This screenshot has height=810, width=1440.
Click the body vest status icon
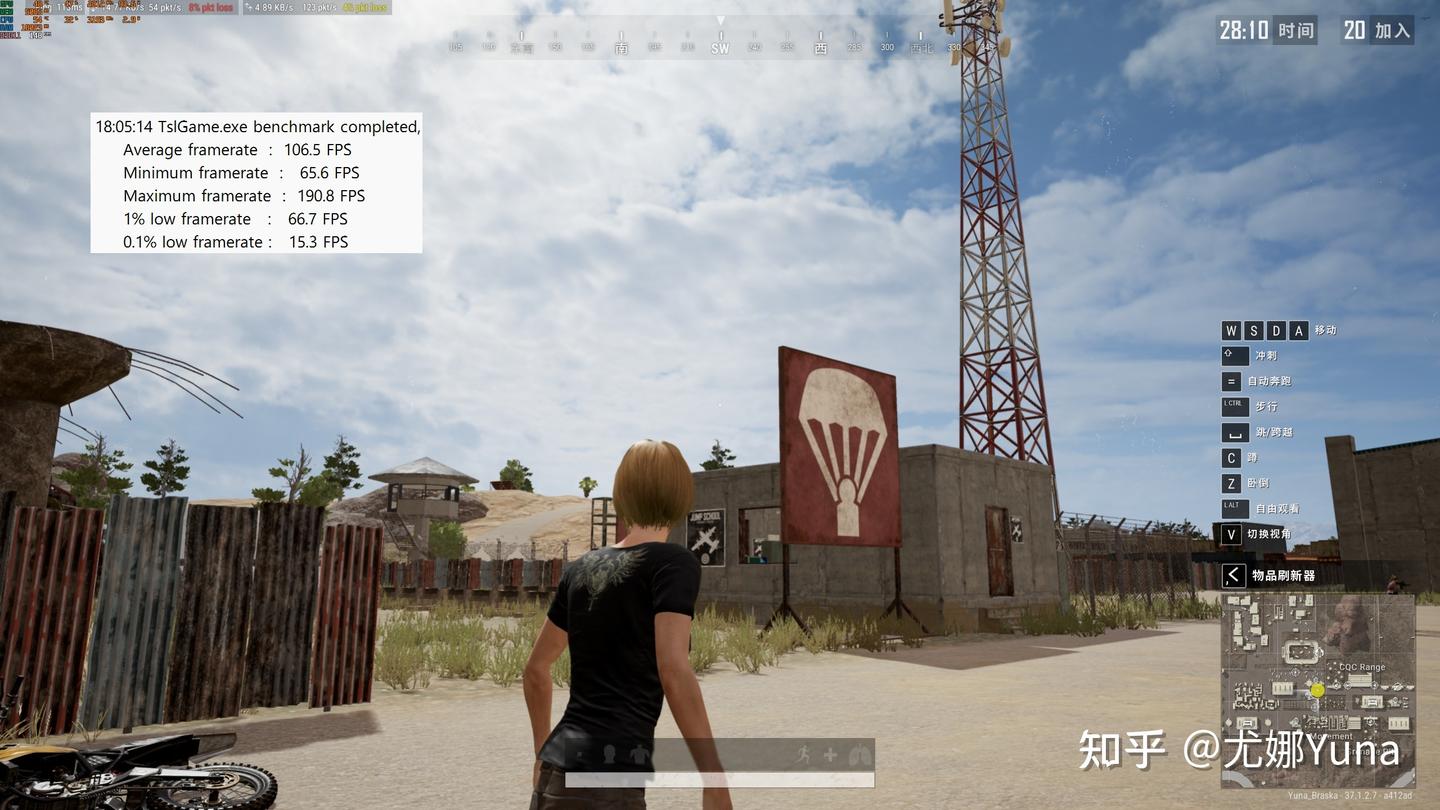(x=640, y=755)
